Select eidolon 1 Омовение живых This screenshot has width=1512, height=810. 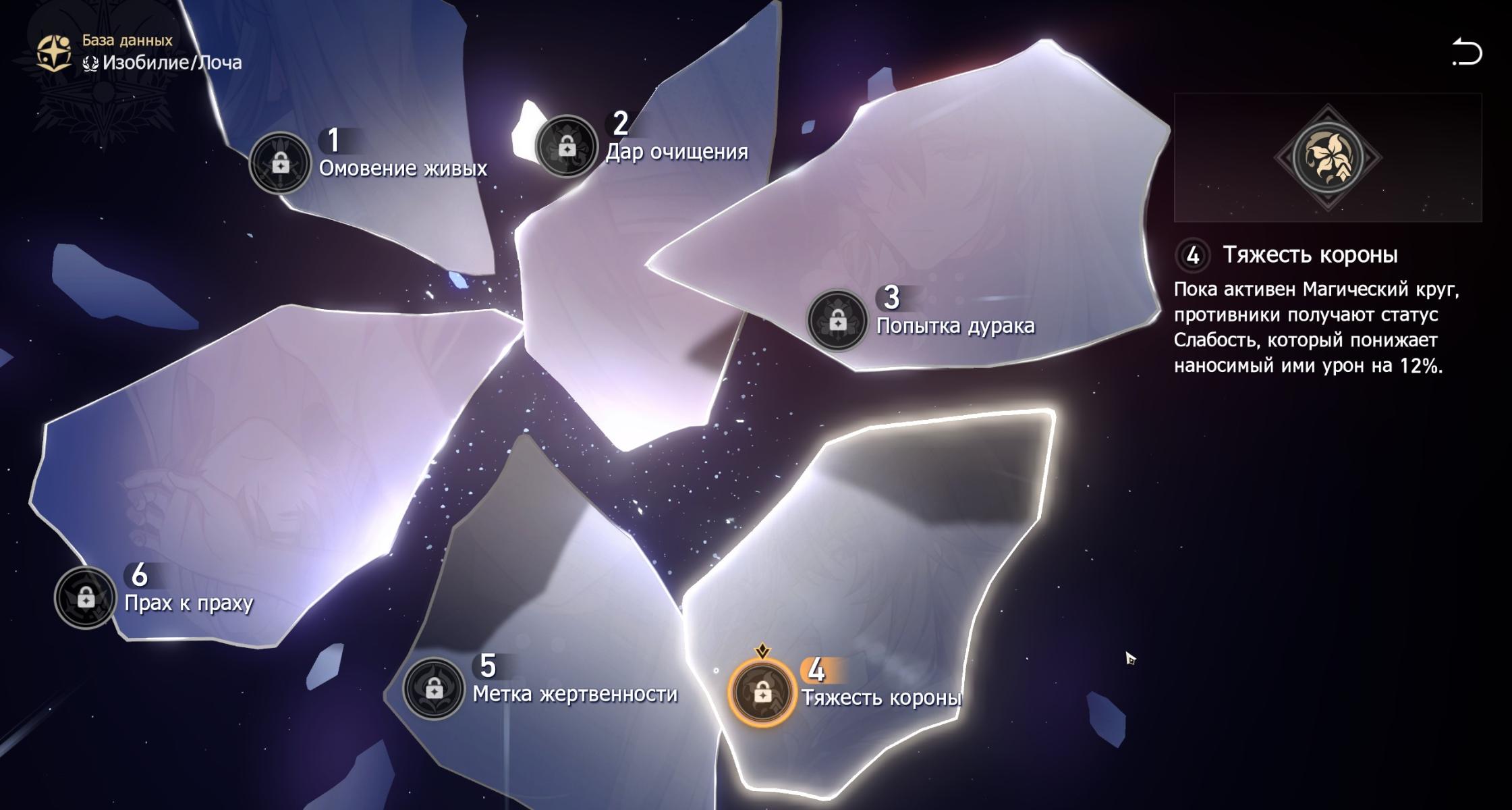point(280,163)
